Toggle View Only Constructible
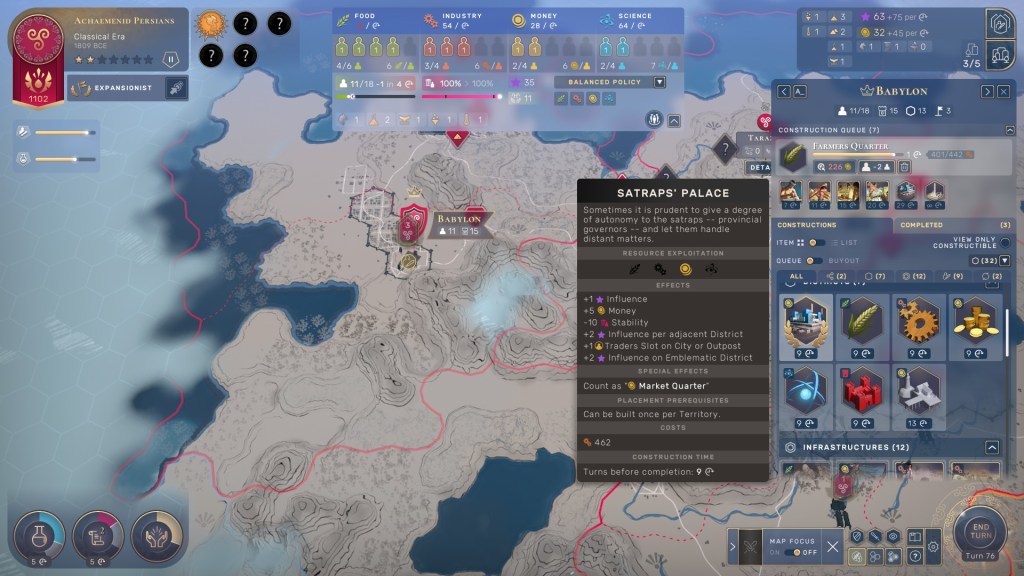 [x=1005, y=243]
